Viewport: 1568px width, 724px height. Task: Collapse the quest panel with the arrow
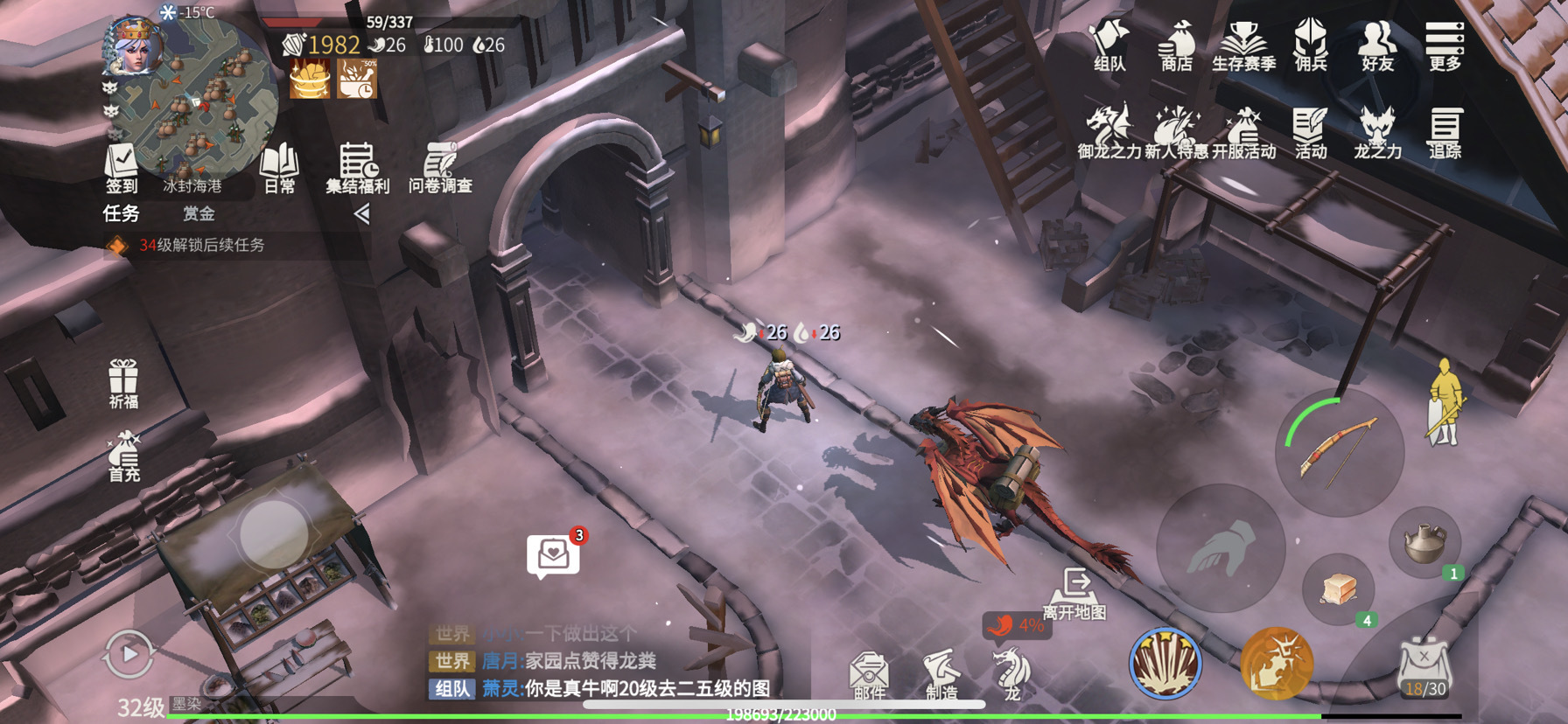[x=361, y=213]
